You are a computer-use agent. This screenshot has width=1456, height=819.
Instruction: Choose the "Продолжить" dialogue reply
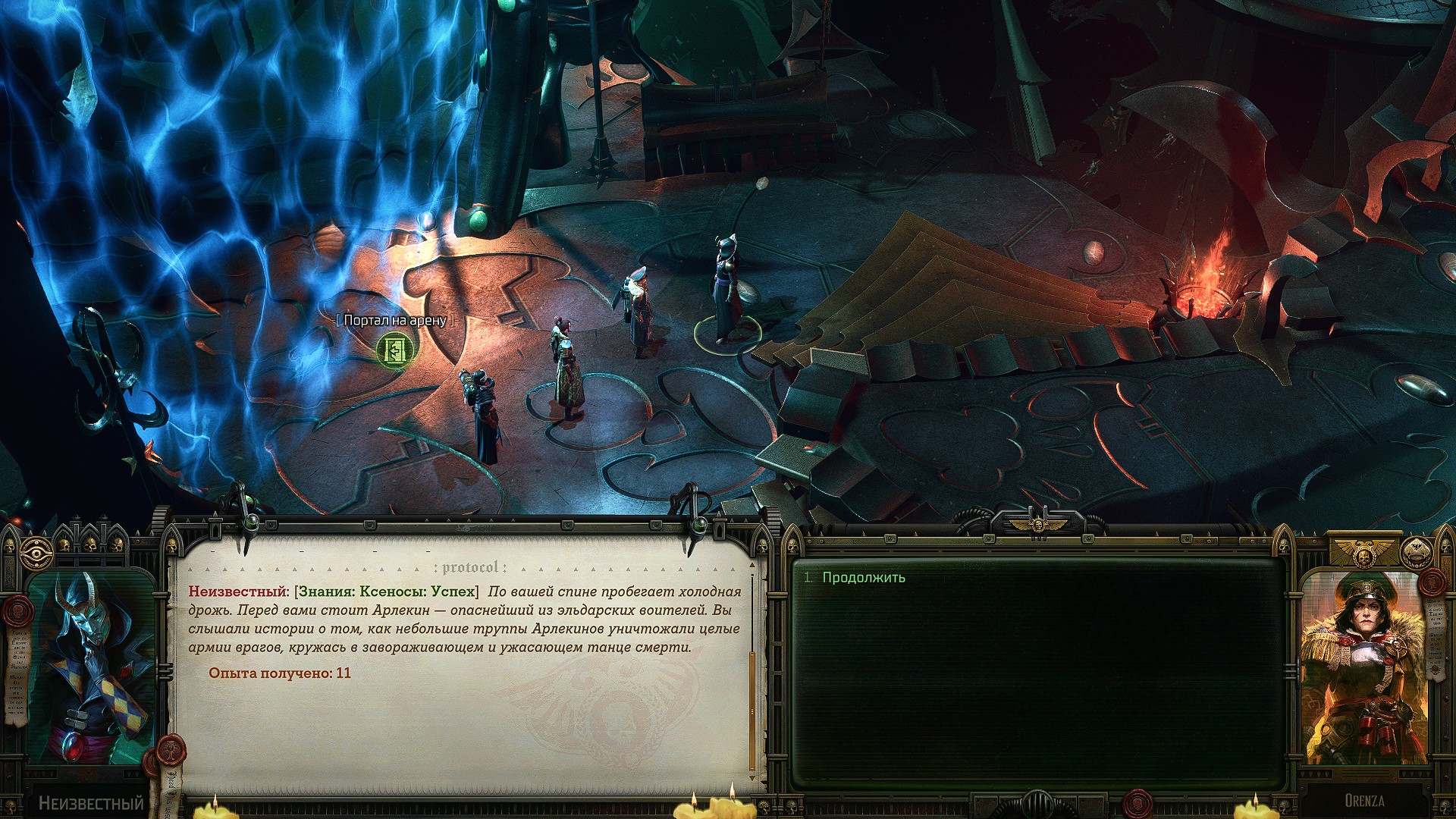click(x=864, y=578)
